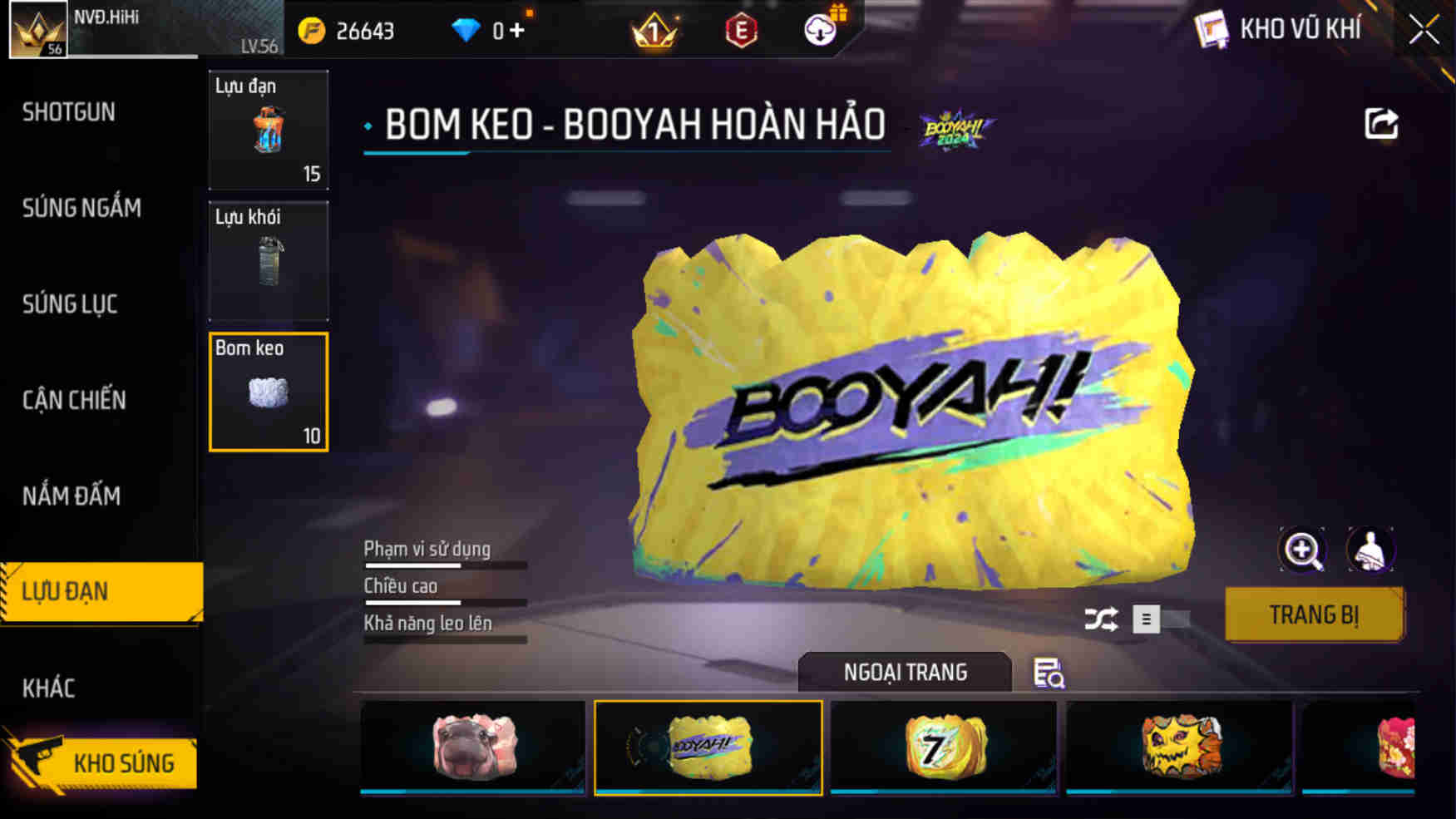Image resolution: width=1456 pixels, height=819 pixels.
Task: Open the red E esports icon
Action: click(741, 31)
